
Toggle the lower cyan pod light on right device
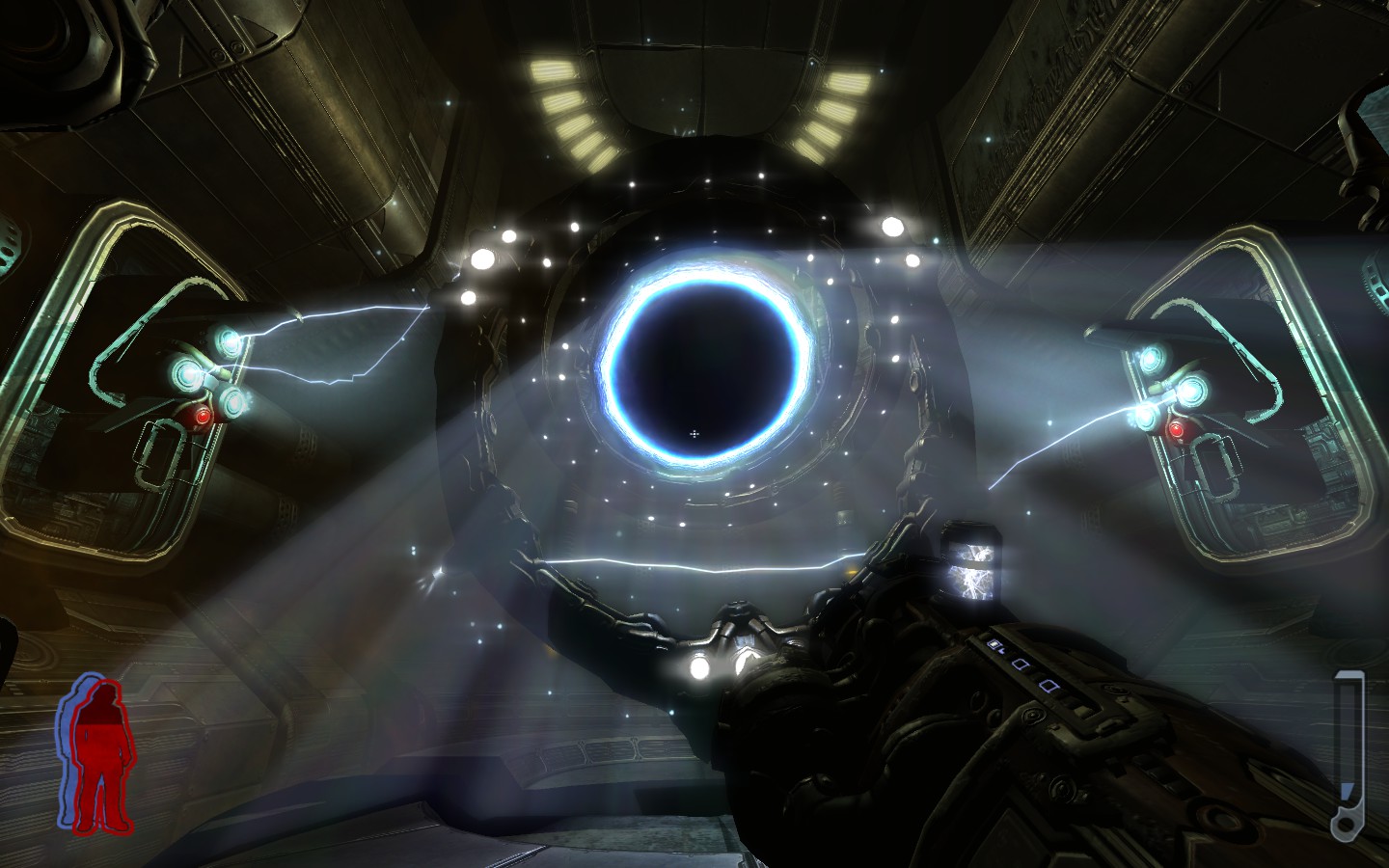(x=1147, y=419)
